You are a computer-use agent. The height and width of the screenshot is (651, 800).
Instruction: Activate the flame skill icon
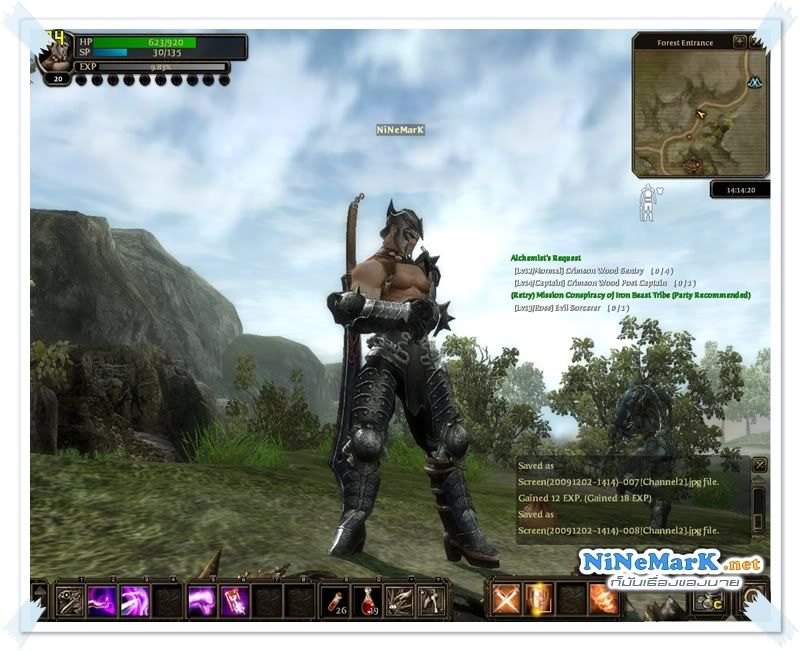603,598
